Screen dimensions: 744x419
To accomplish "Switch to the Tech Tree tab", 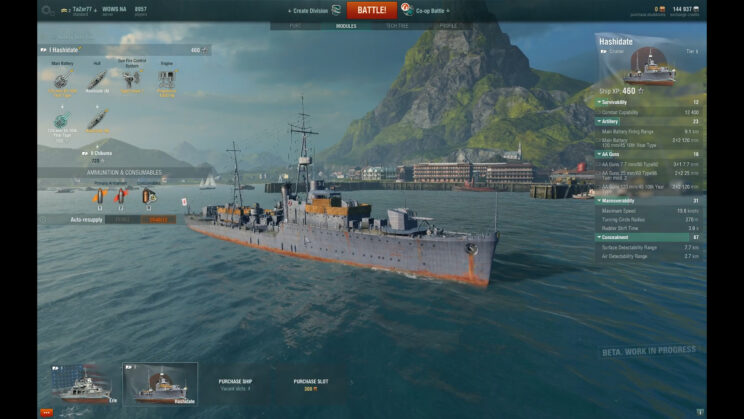I will (397, 25).
